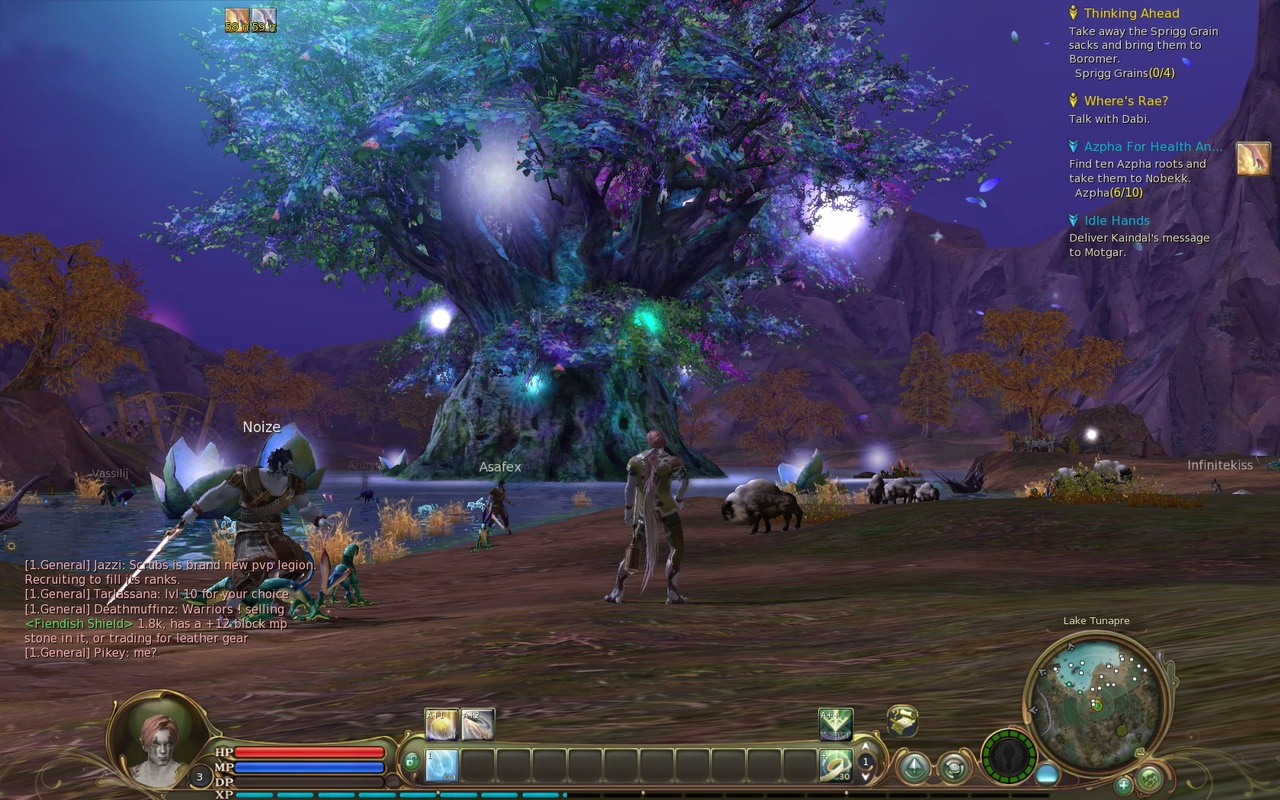Open the world map via green globe icon
1280x800 pixels.
[953, 767]
